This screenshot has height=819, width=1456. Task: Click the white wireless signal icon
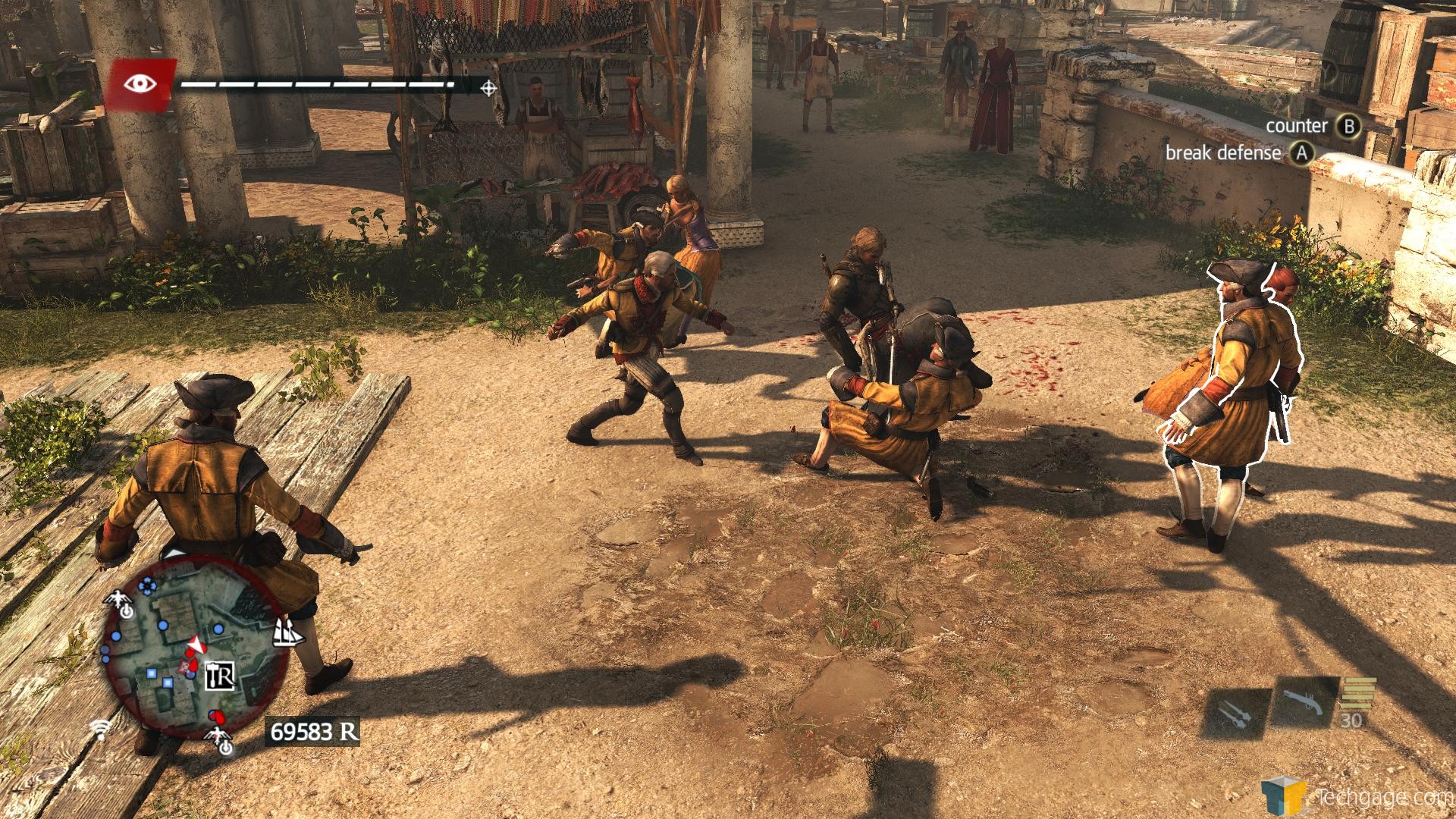tap(99, 730)
